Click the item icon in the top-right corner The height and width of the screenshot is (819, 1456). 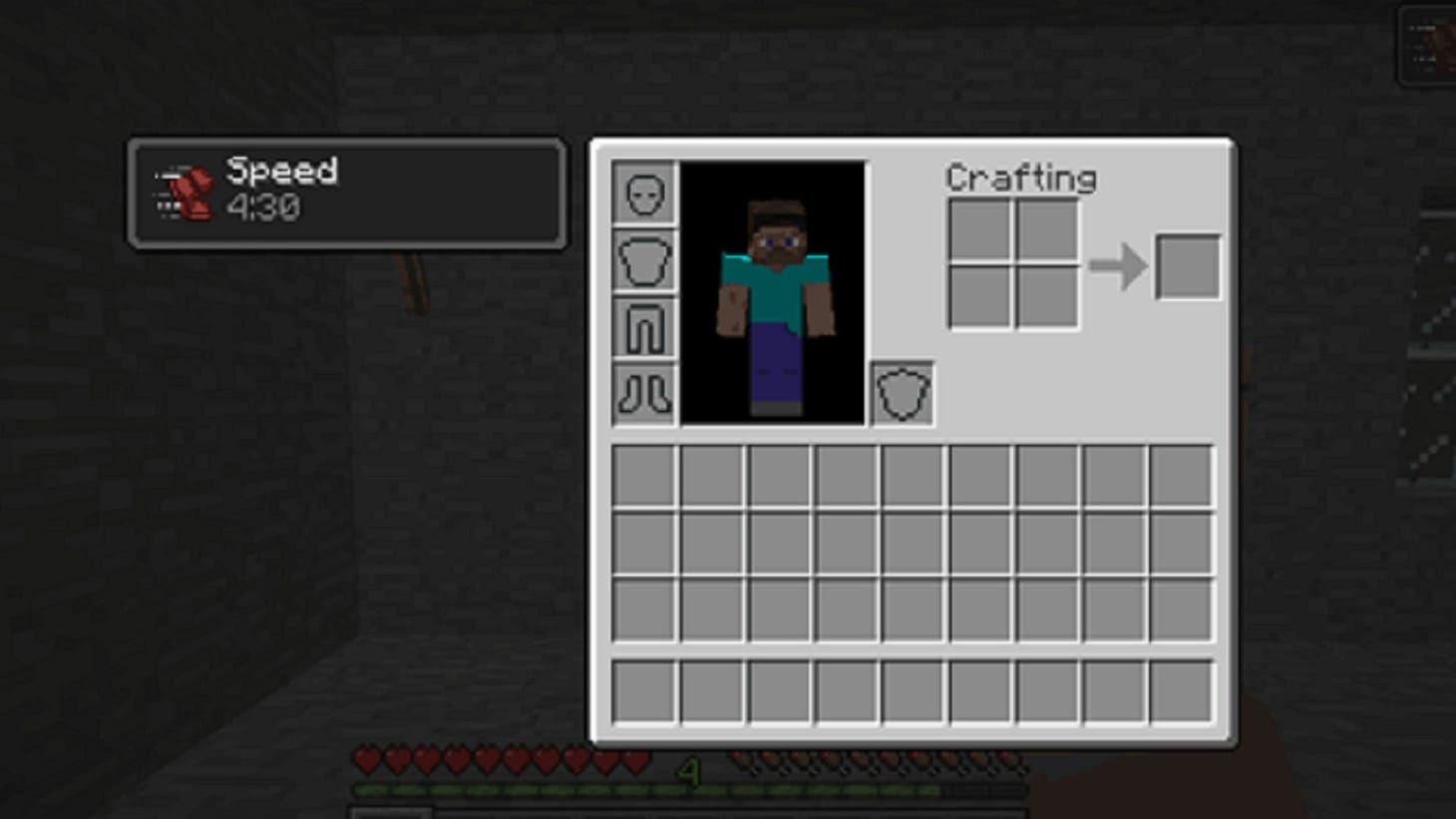click(1426, 40)
